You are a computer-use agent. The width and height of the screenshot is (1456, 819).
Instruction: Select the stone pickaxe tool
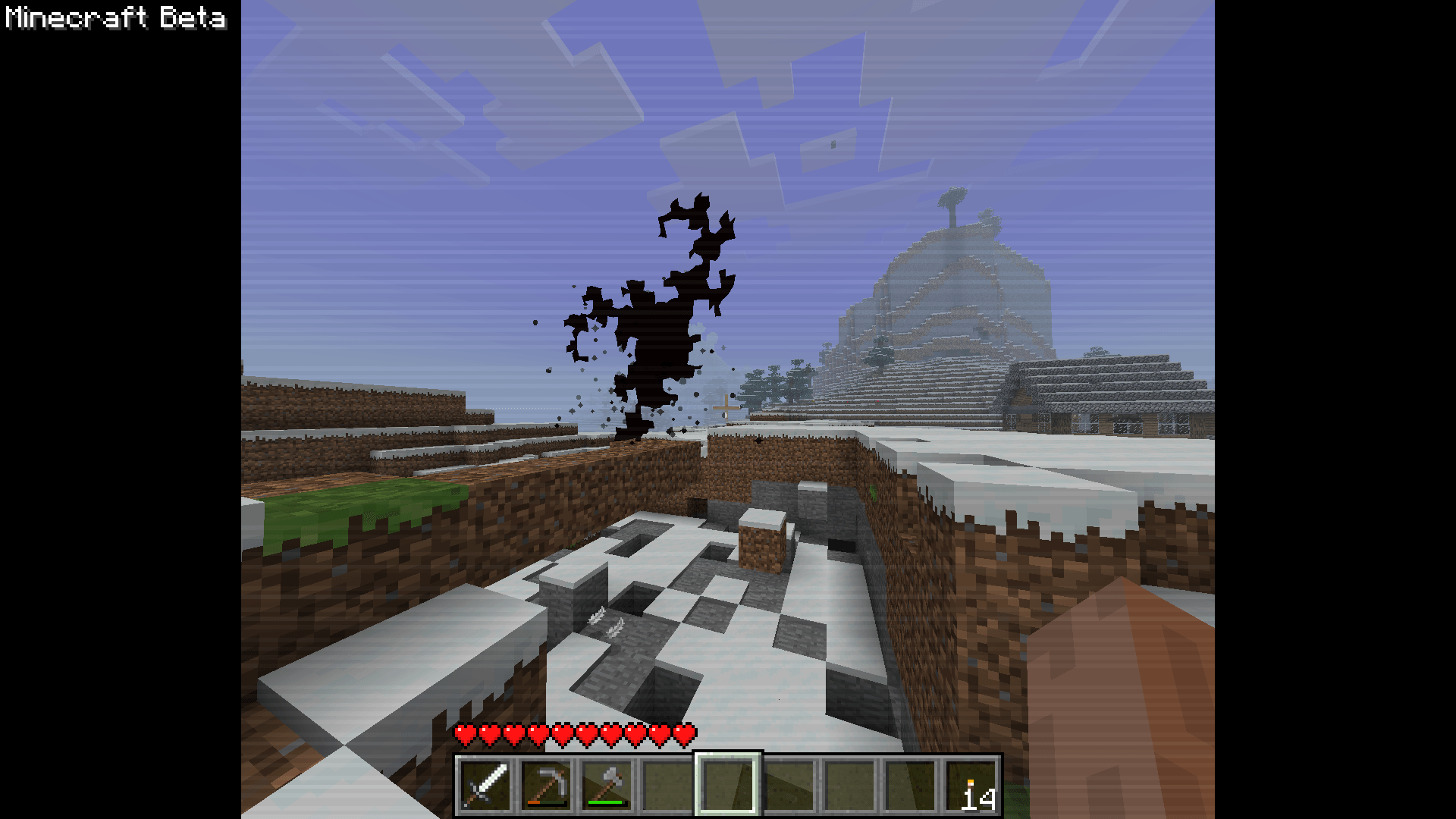[548, 785]
